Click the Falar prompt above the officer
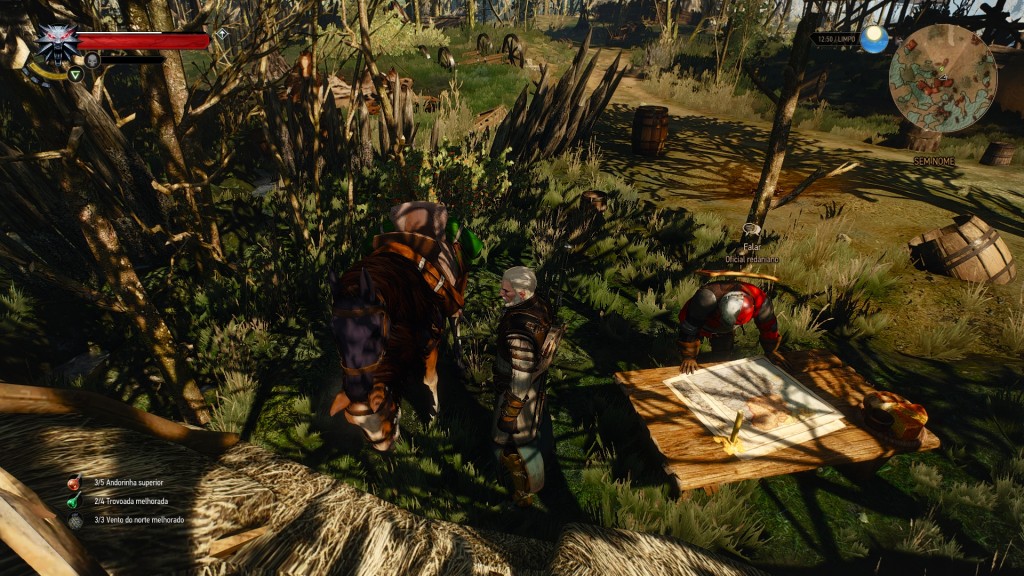 pyautogui.click(x=752, y=245)
